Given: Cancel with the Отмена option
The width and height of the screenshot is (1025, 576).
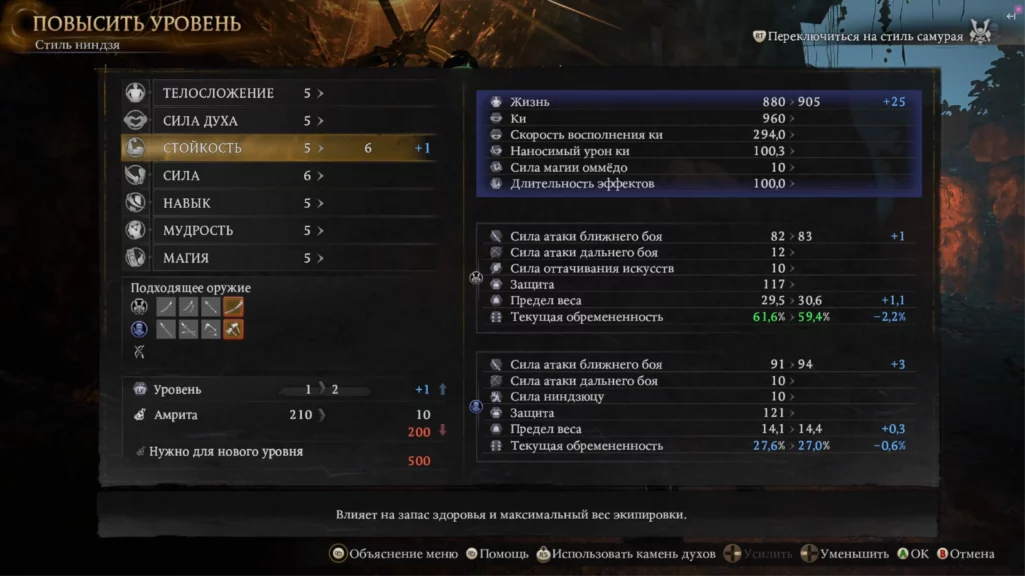Looking at the screenshot, I should (x=965, y=553).
